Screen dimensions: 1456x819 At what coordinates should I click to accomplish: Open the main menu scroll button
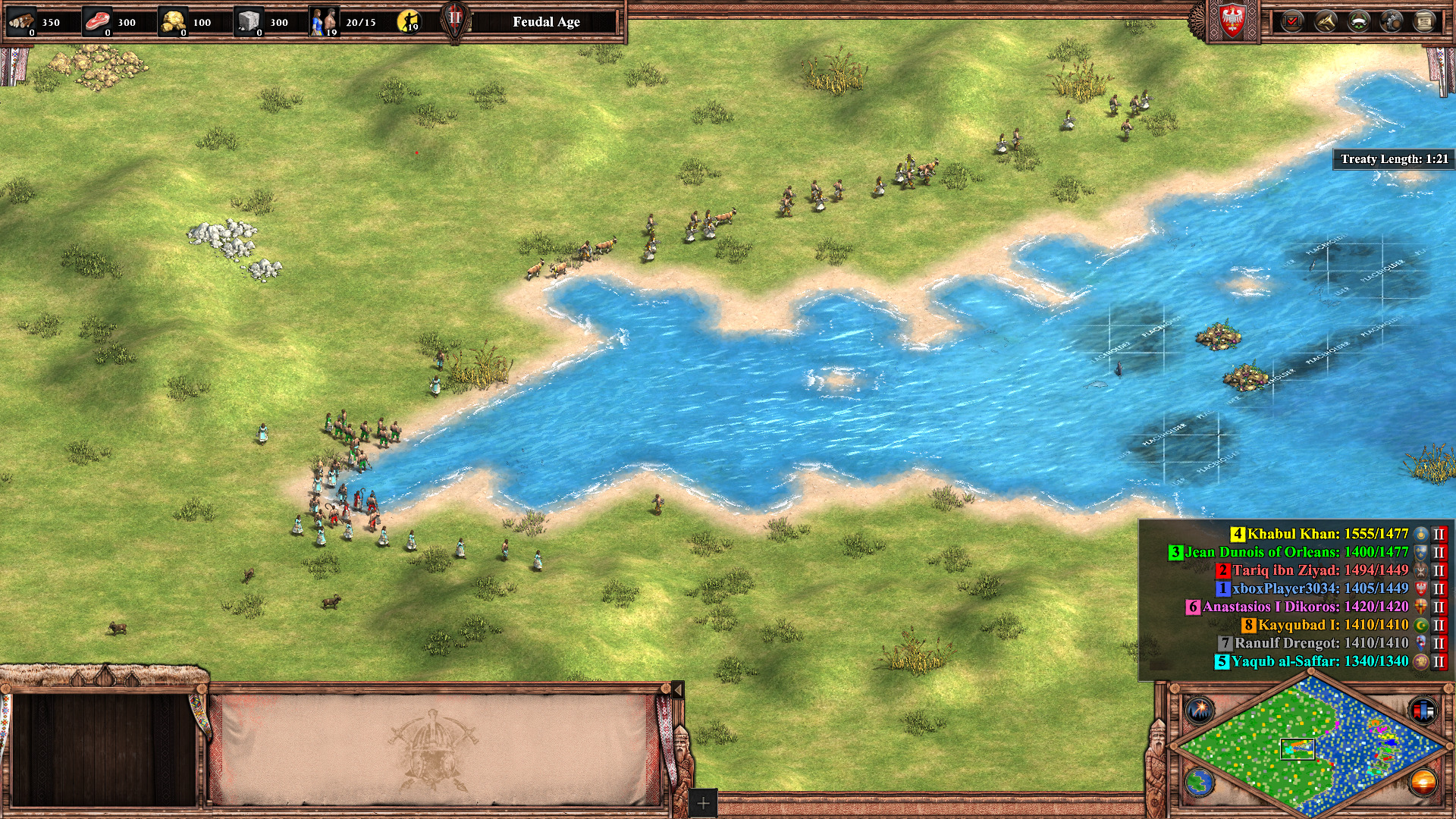(1425, 21)
